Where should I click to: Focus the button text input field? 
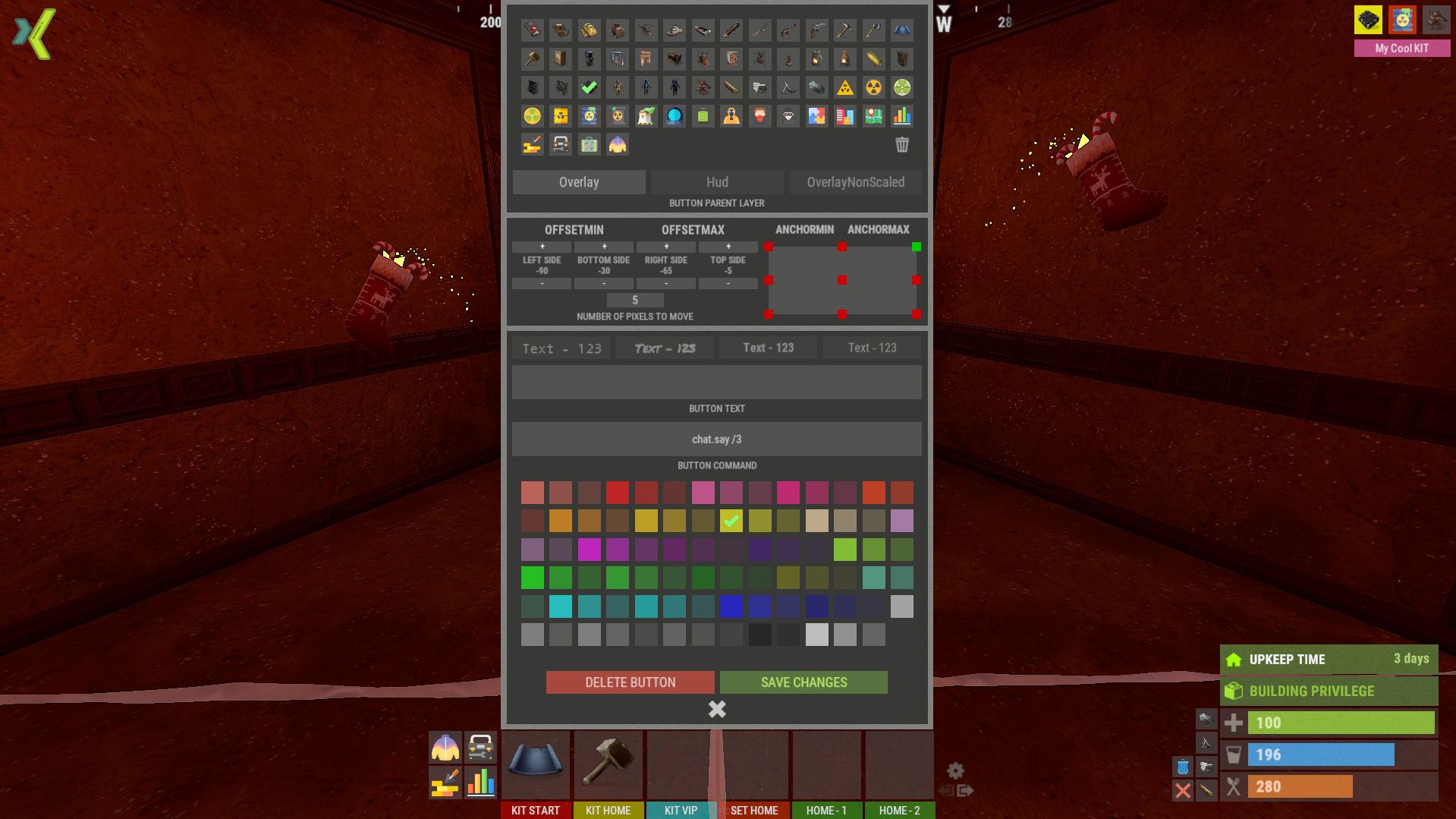click(717, 382)
